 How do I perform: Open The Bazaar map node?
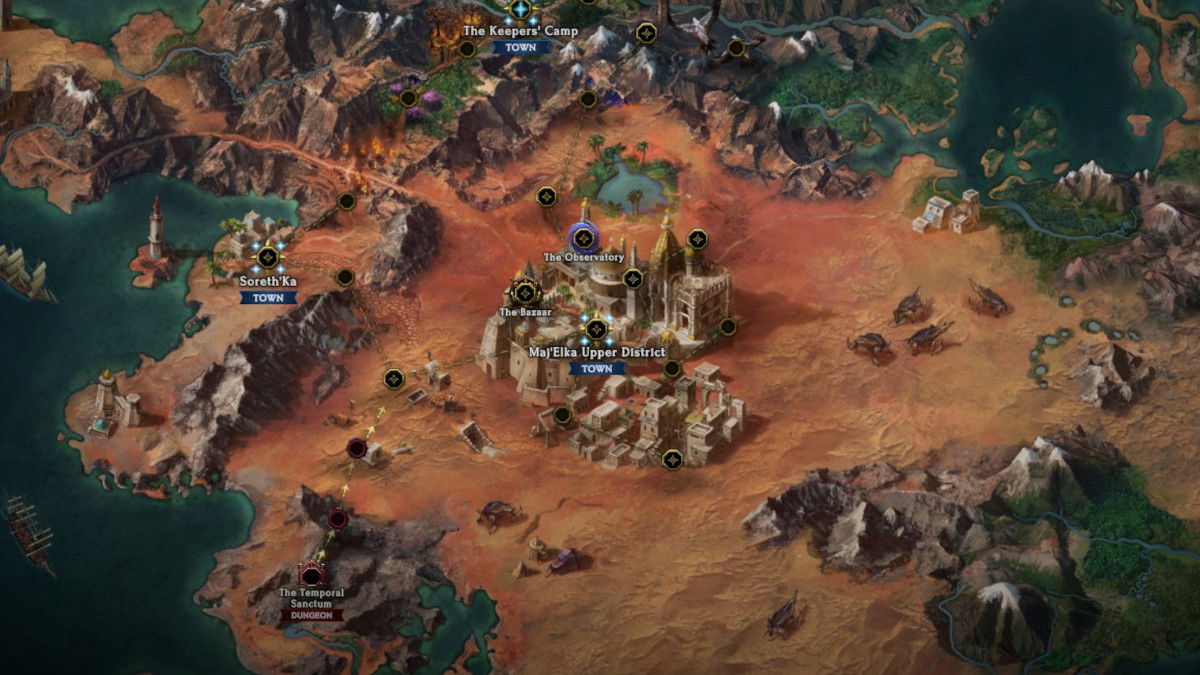coord(524,293)
